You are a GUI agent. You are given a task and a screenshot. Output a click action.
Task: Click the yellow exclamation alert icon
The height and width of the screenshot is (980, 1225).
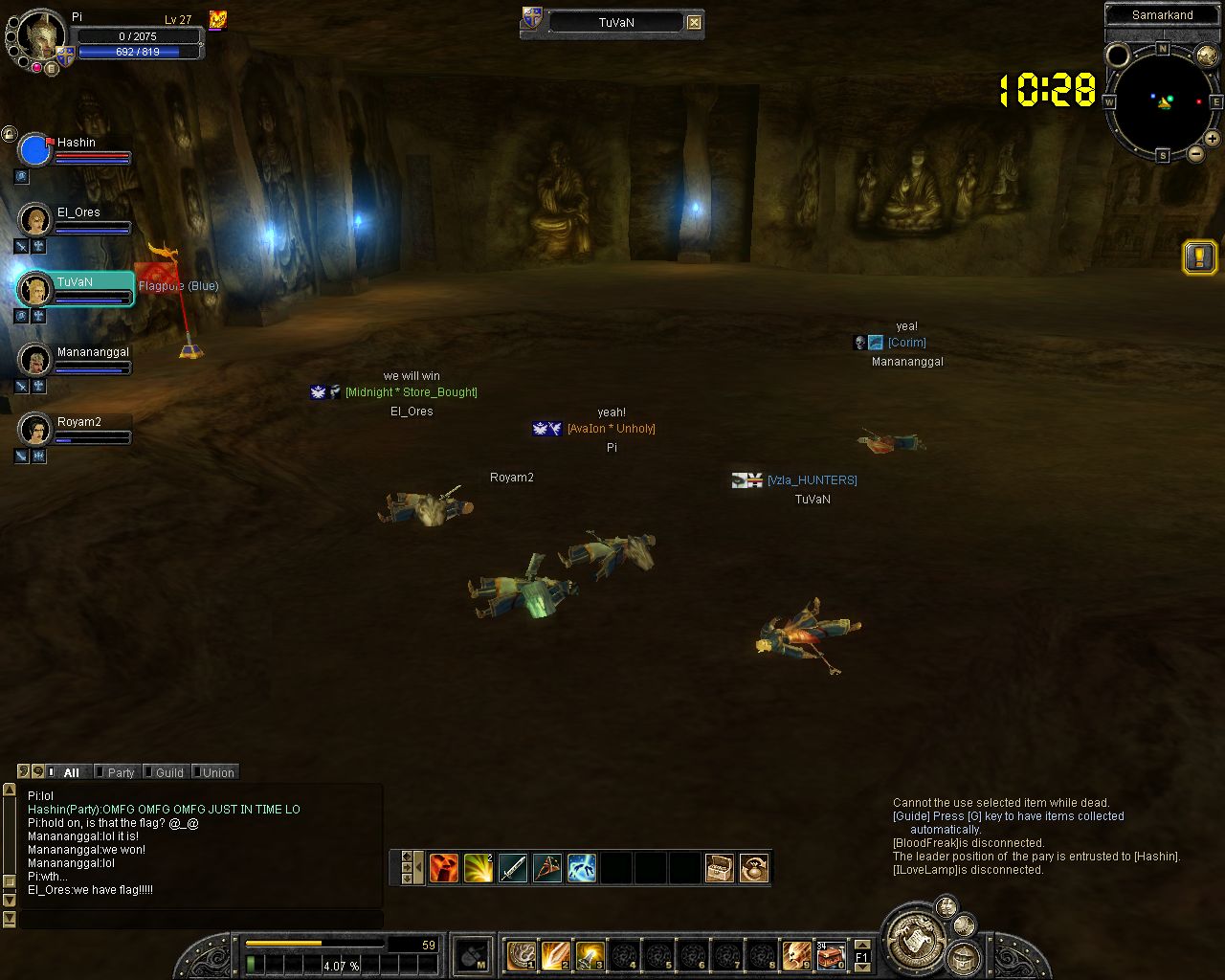coord(1199,256)
